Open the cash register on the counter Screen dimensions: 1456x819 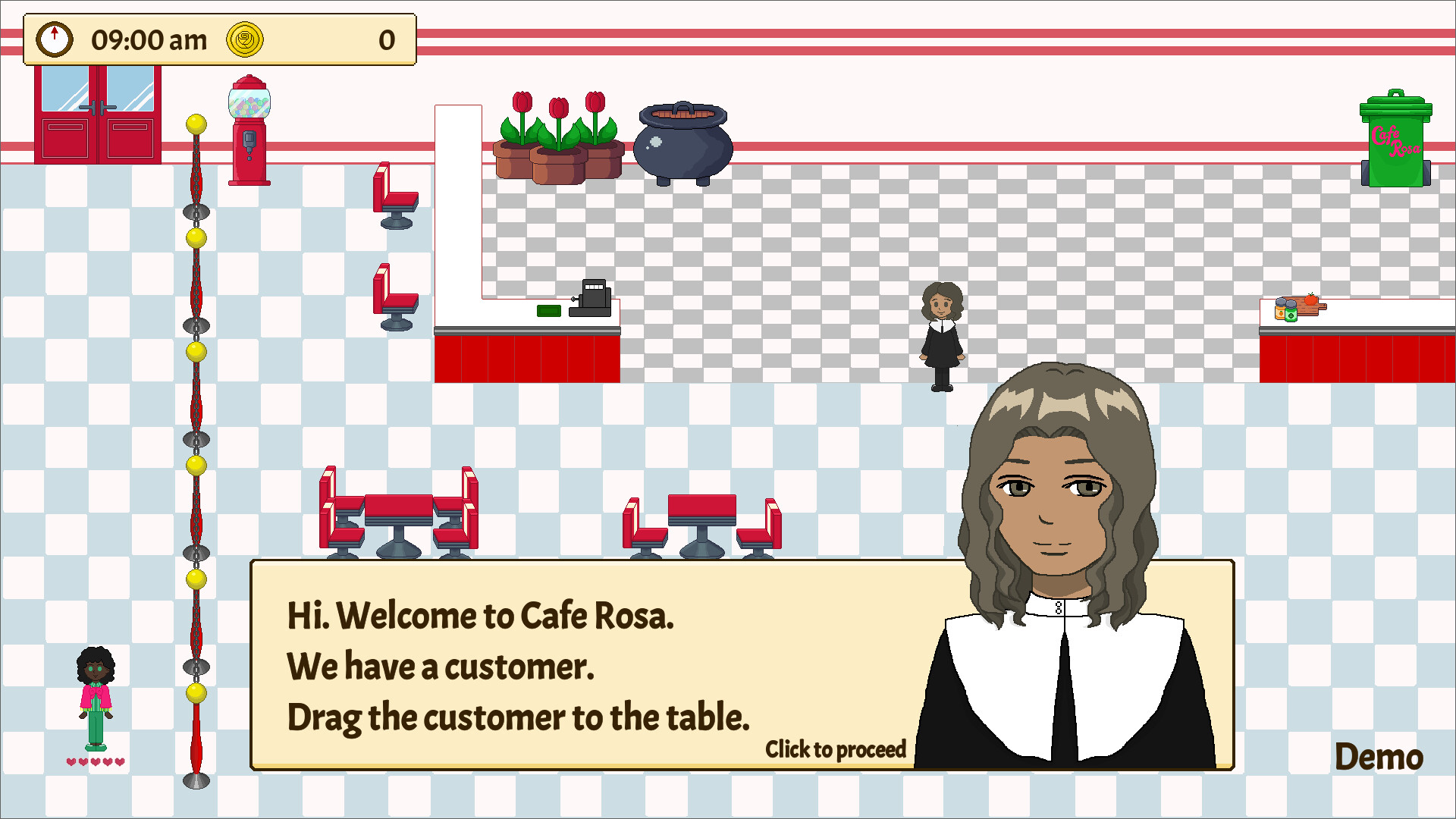(x=590, y=300)
